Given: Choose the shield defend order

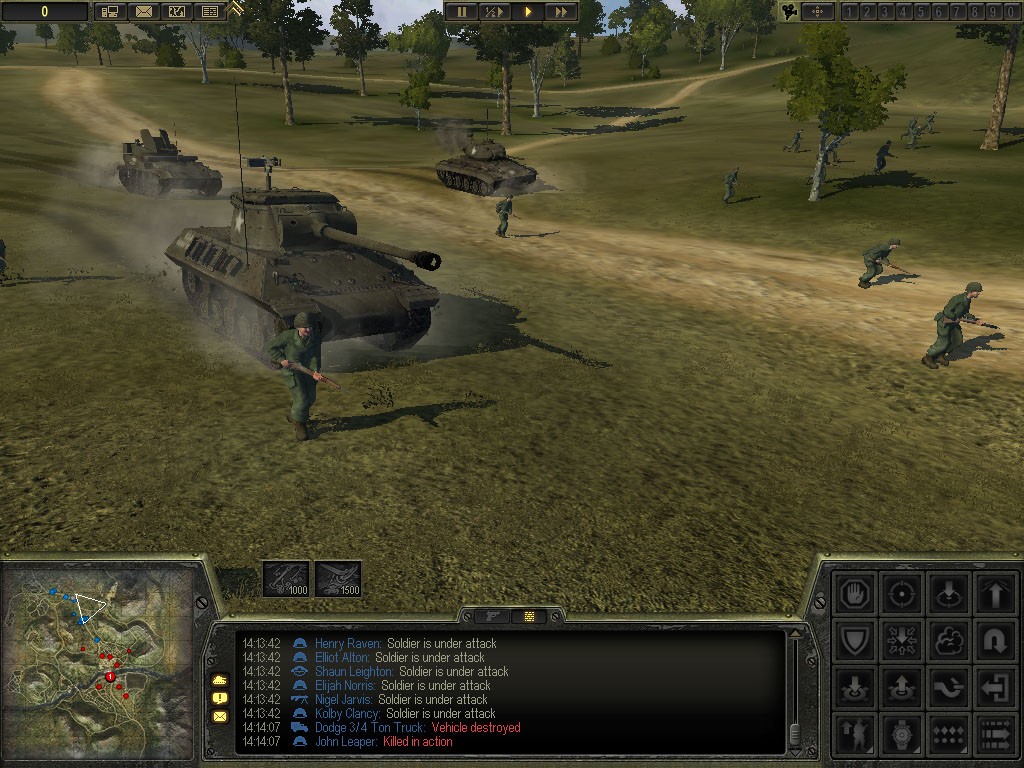Looking at the screenshot, I should point(857,640).
